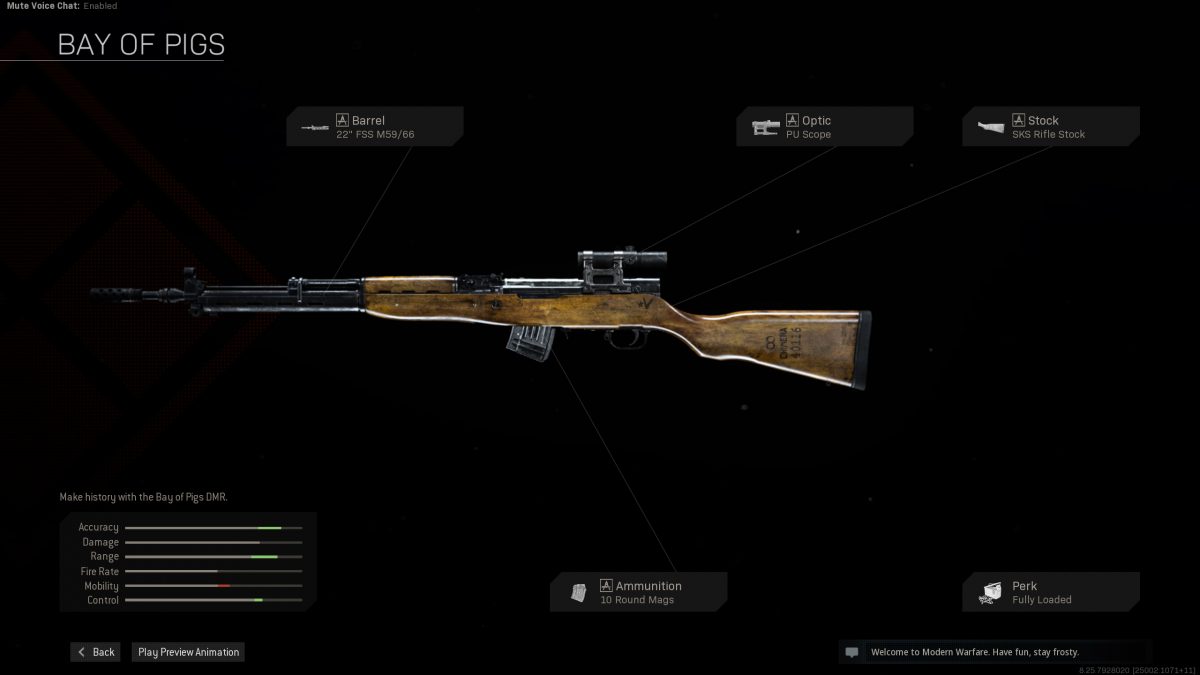Play the weapon preview animation
1200x675 pixels.
188,652
